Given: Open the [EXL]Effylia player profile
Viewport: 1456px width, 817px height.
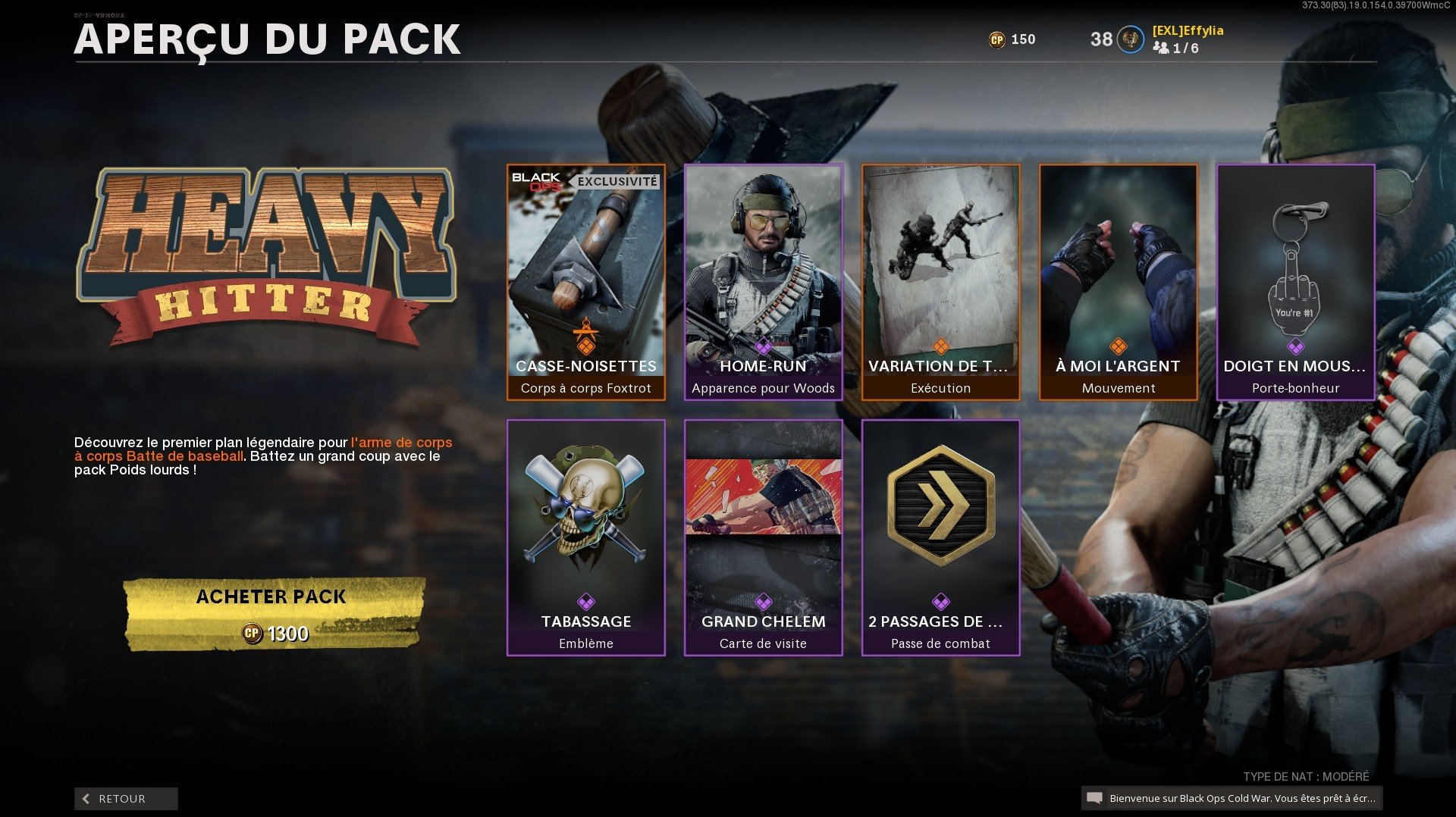Looking at the screenshot, I should pyautogui.click(x=1187, y=31).
